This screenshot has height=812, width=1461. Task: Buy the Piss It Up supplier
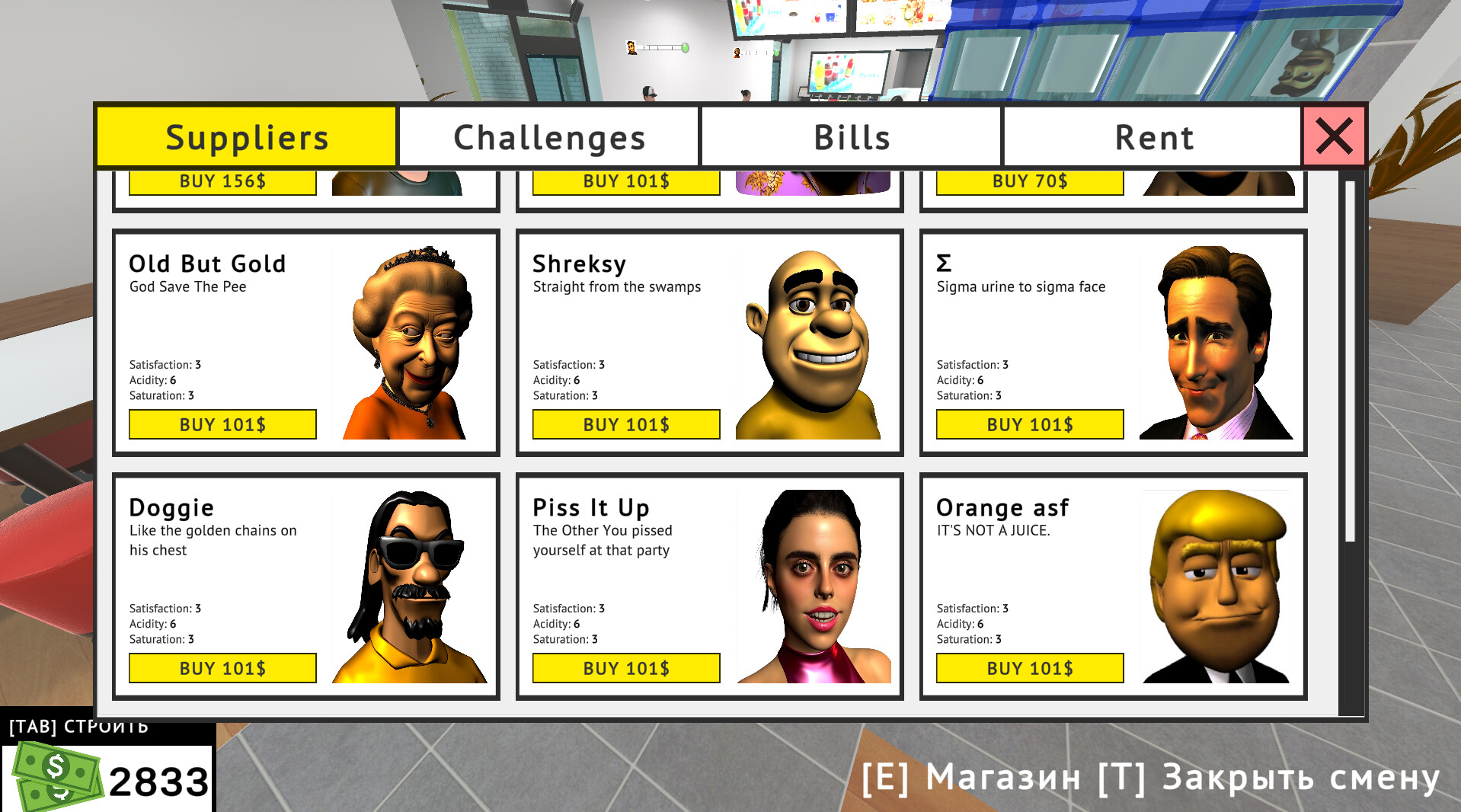[x=625, y=668]
